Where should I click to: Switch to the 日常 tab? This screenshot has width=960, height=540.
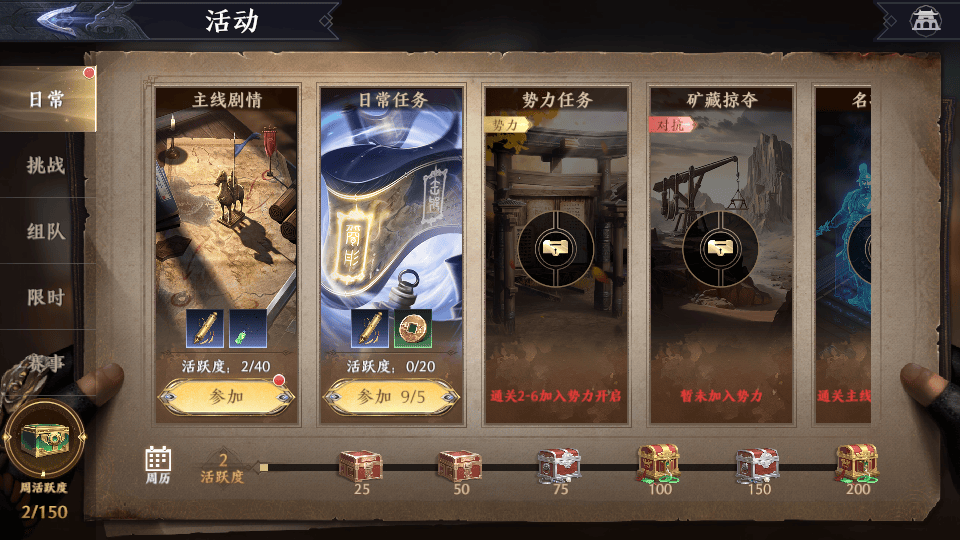pyautogui.click(x=47, y=99)
